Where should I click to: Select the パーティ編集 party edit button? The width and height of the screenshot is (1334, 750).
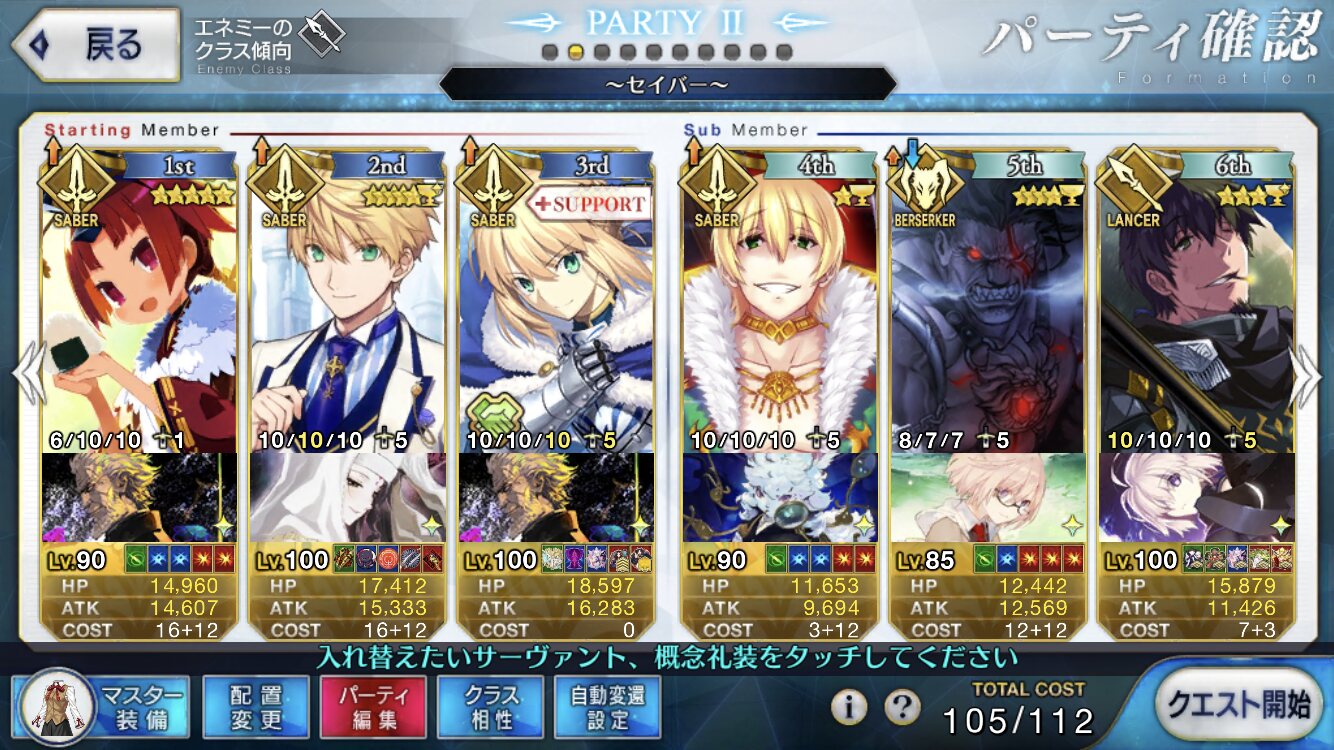tap(373, 706)
